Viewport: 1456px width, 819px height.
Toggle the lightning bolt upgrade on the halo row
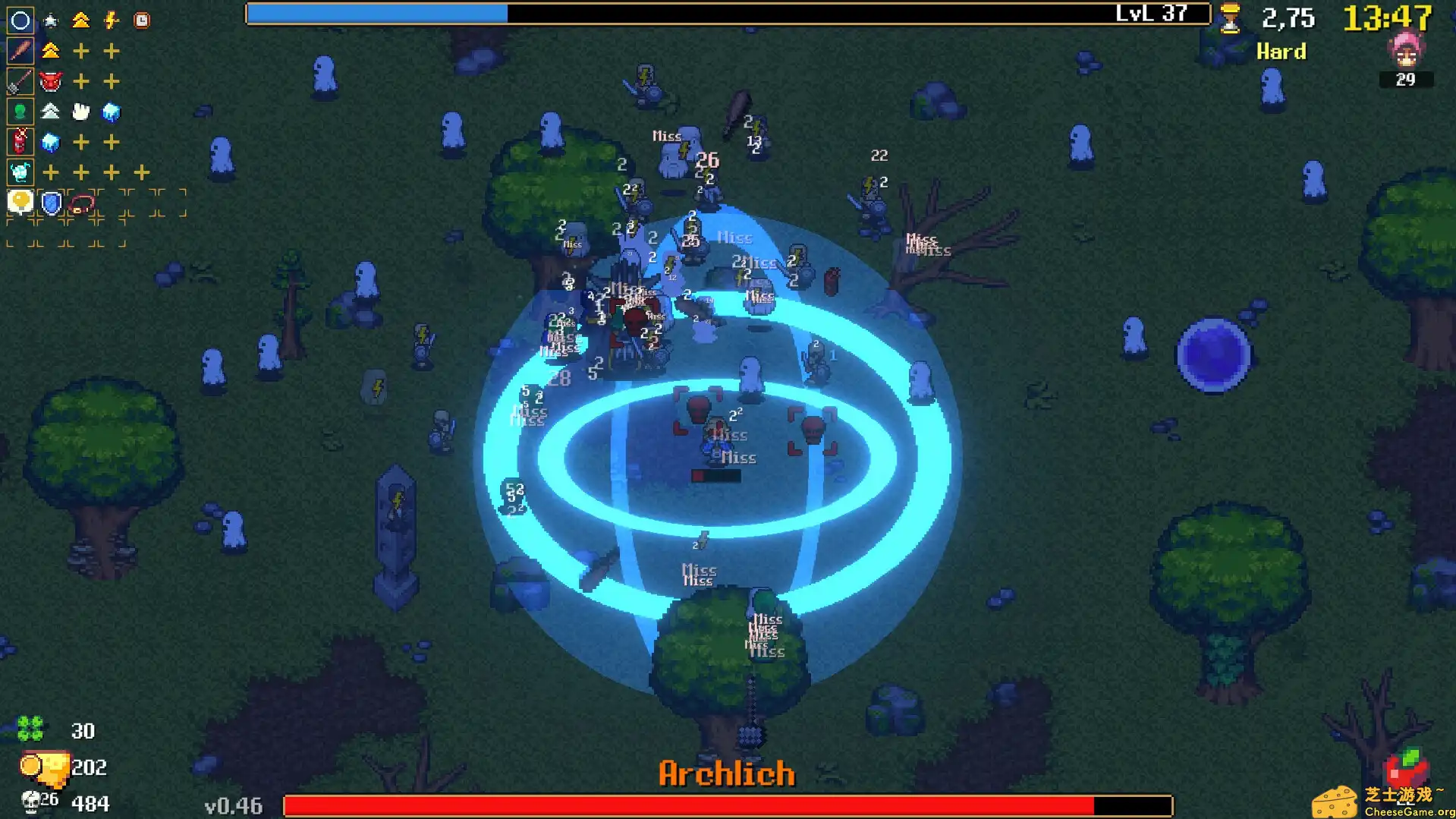[112, 20]
